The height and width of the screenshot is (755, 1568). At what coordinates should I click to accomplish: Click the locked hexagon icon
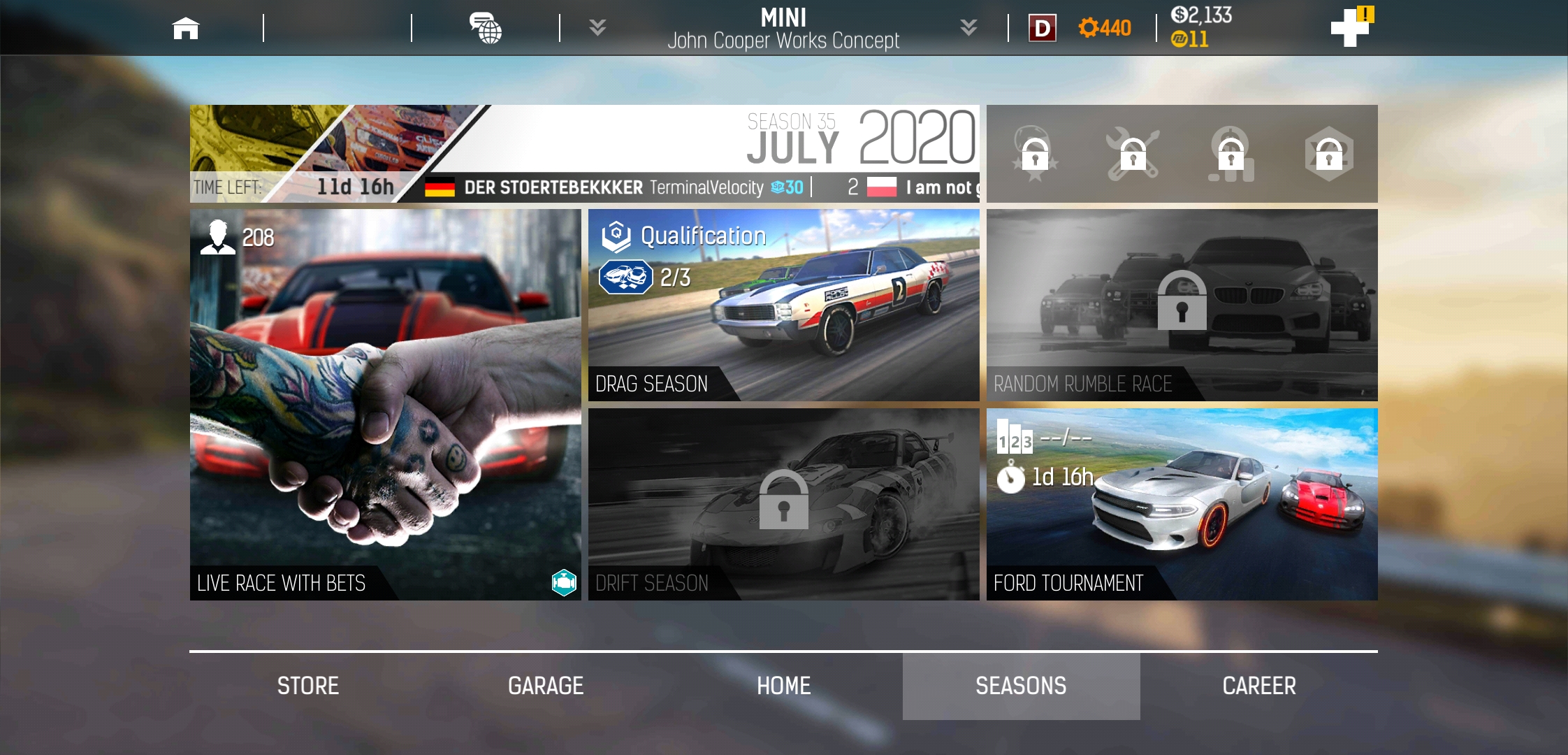pos(1328,154)
